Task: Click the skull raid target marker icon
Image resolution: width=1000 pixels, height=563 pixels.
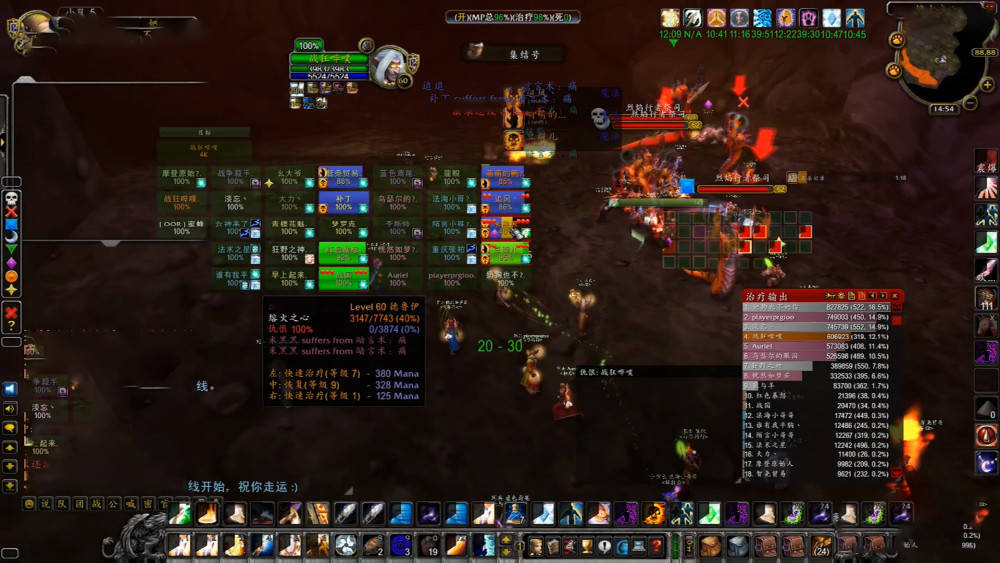Action: tap(12, 198)
